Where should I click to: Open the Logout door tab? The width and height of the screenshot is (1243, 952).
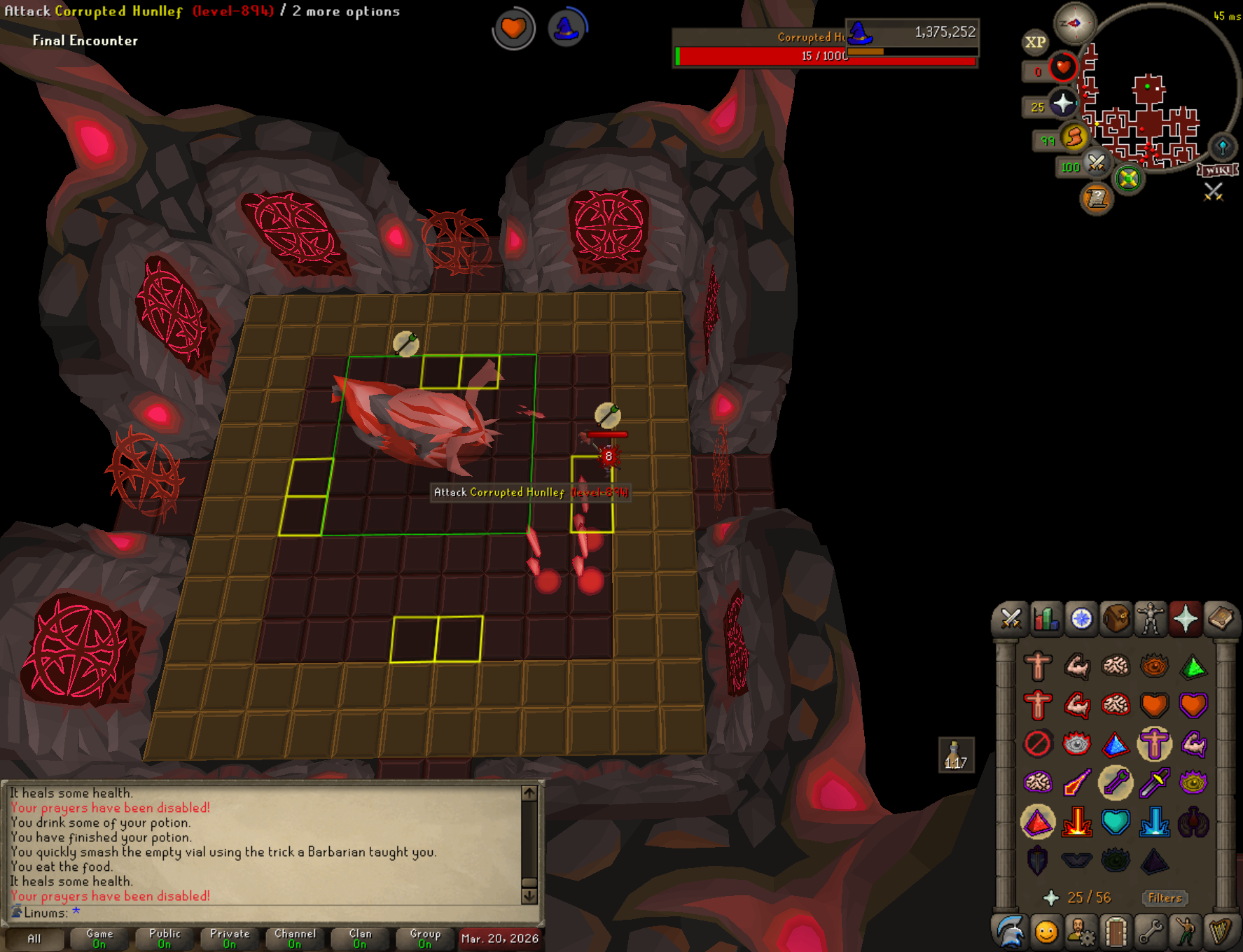(1116, 932)
